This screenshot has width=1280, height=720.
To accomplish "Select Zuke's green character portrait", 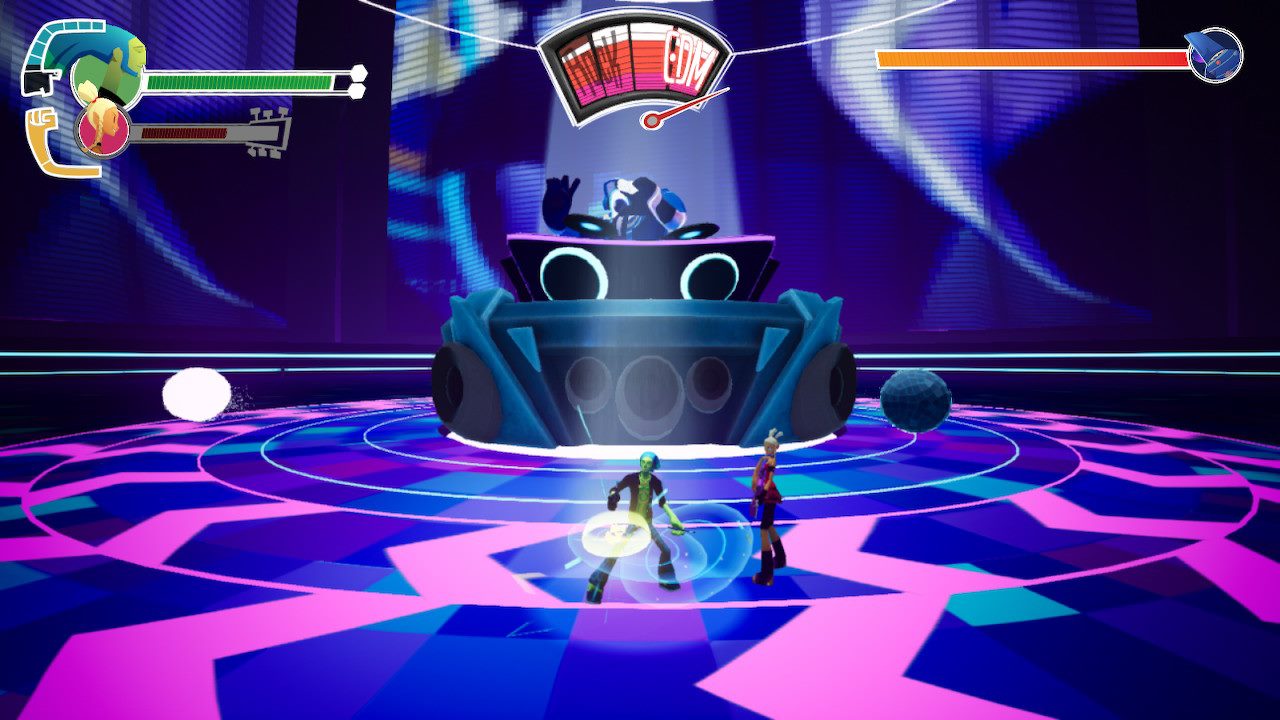I will point(108,70).
